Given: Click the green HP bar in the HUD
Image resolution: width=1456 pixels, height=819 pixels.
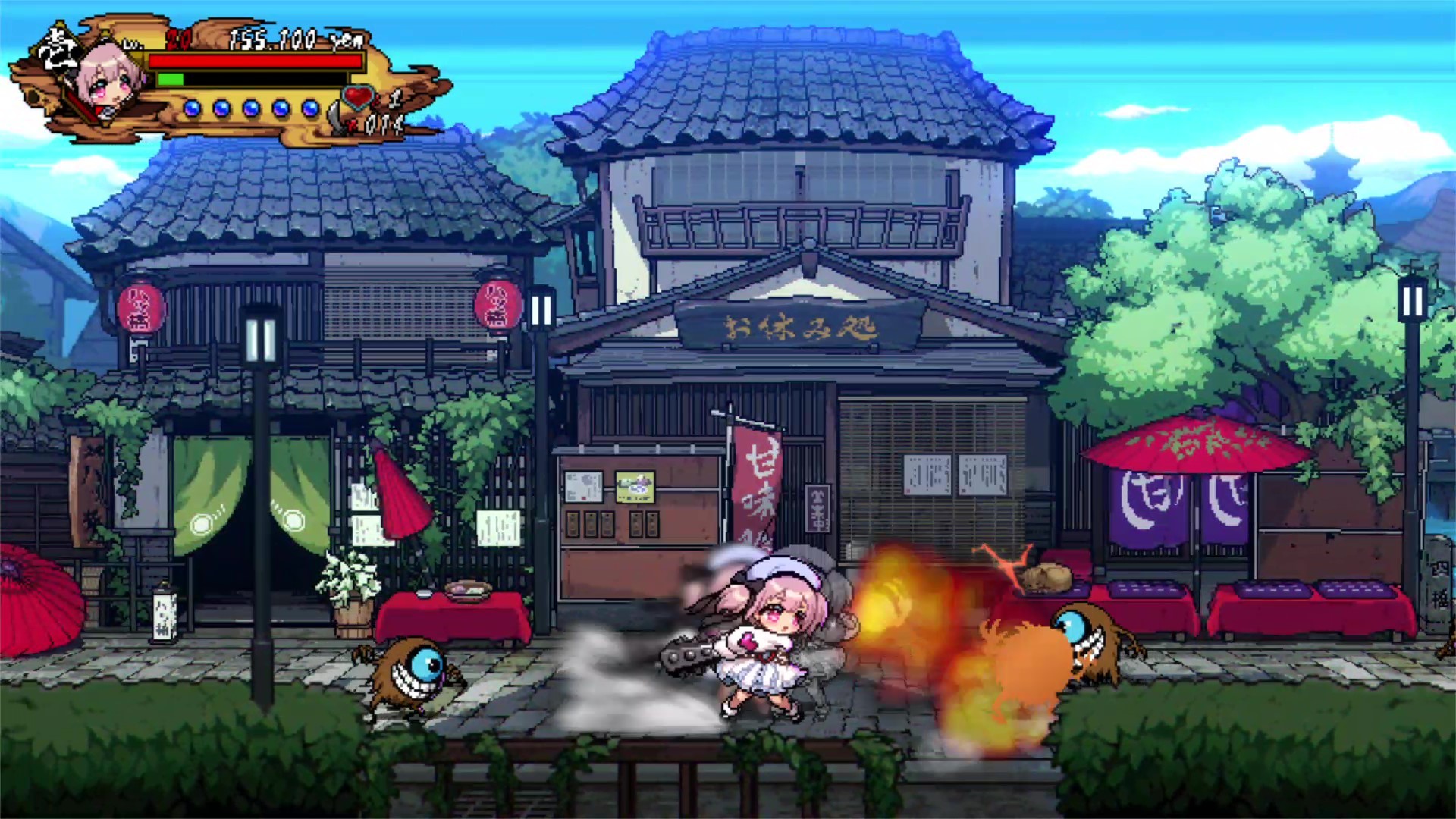Looking at the screenshot, I should tap(170, 80).
